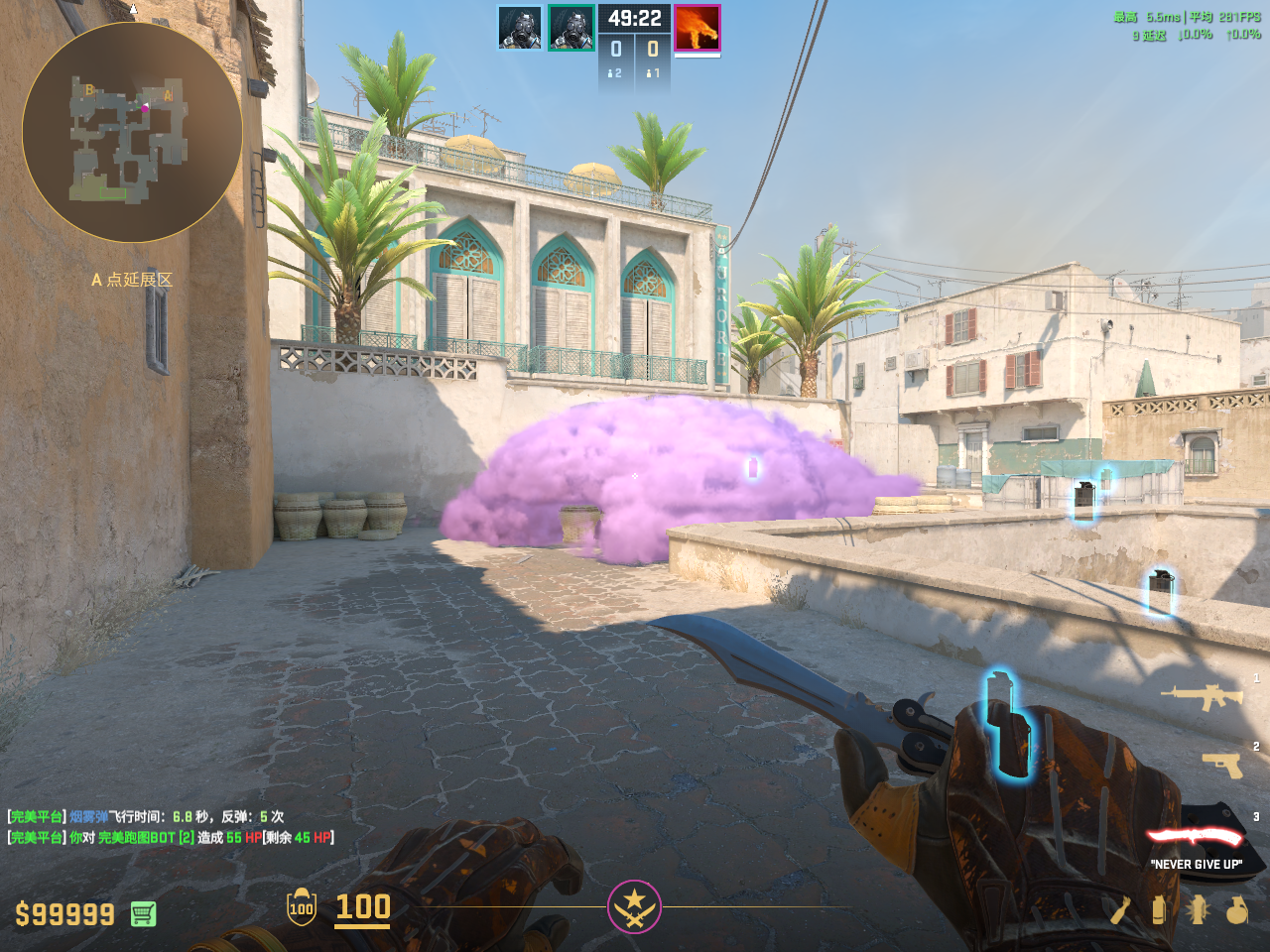Choose the molotov grenade icon
This screenshot has width=1270, height=952.
[1120, 909]
